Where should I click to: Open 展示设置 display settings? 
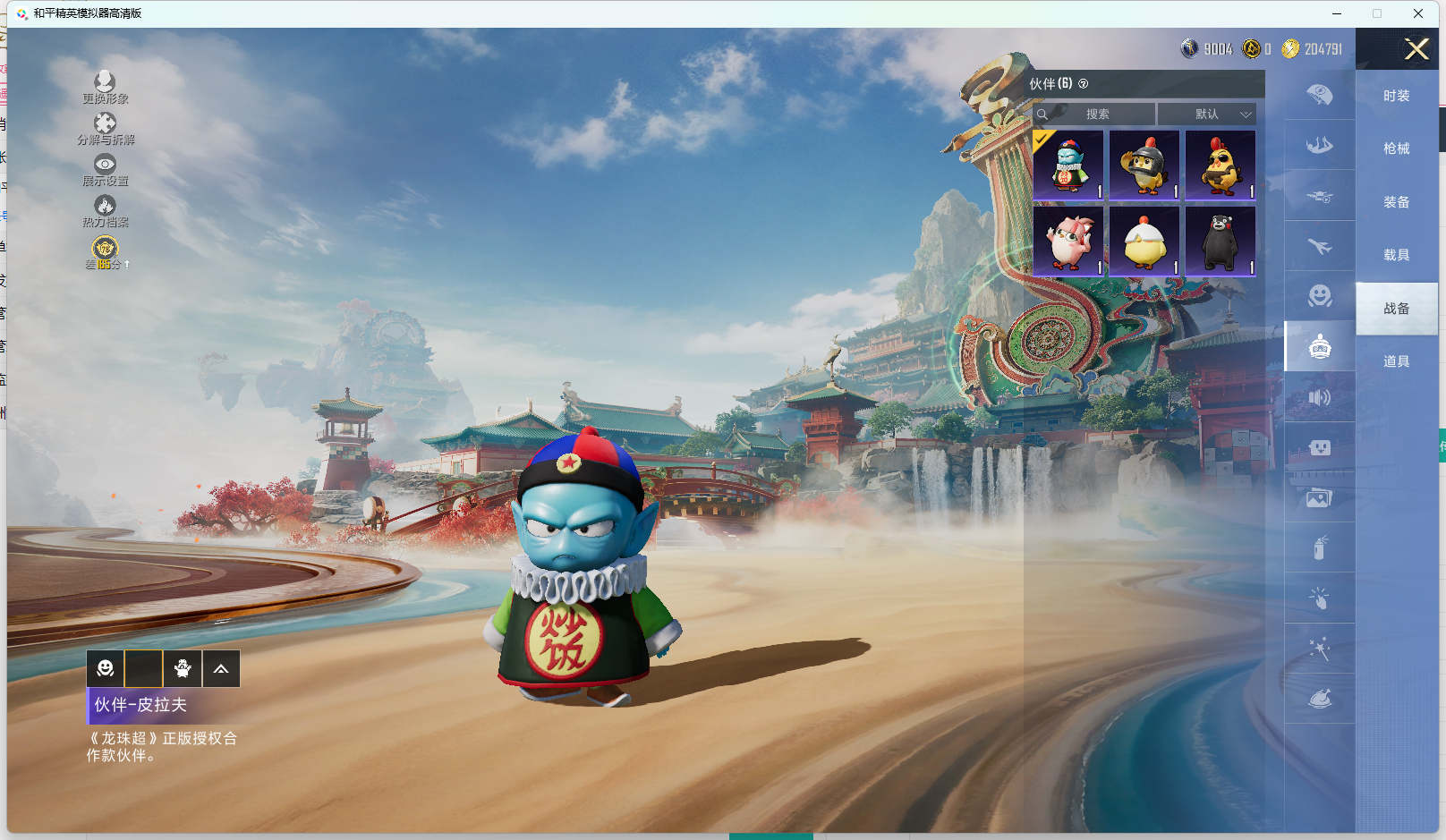point(105,169)
